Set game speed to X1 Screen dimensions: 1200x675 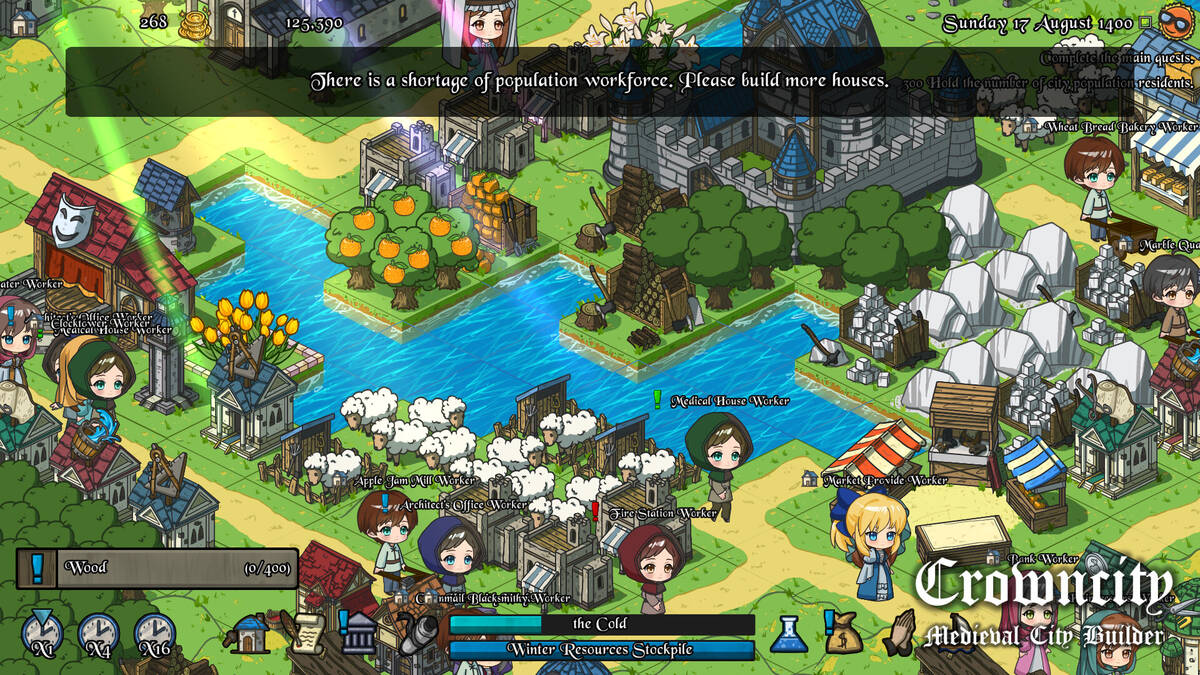[42, 634]
